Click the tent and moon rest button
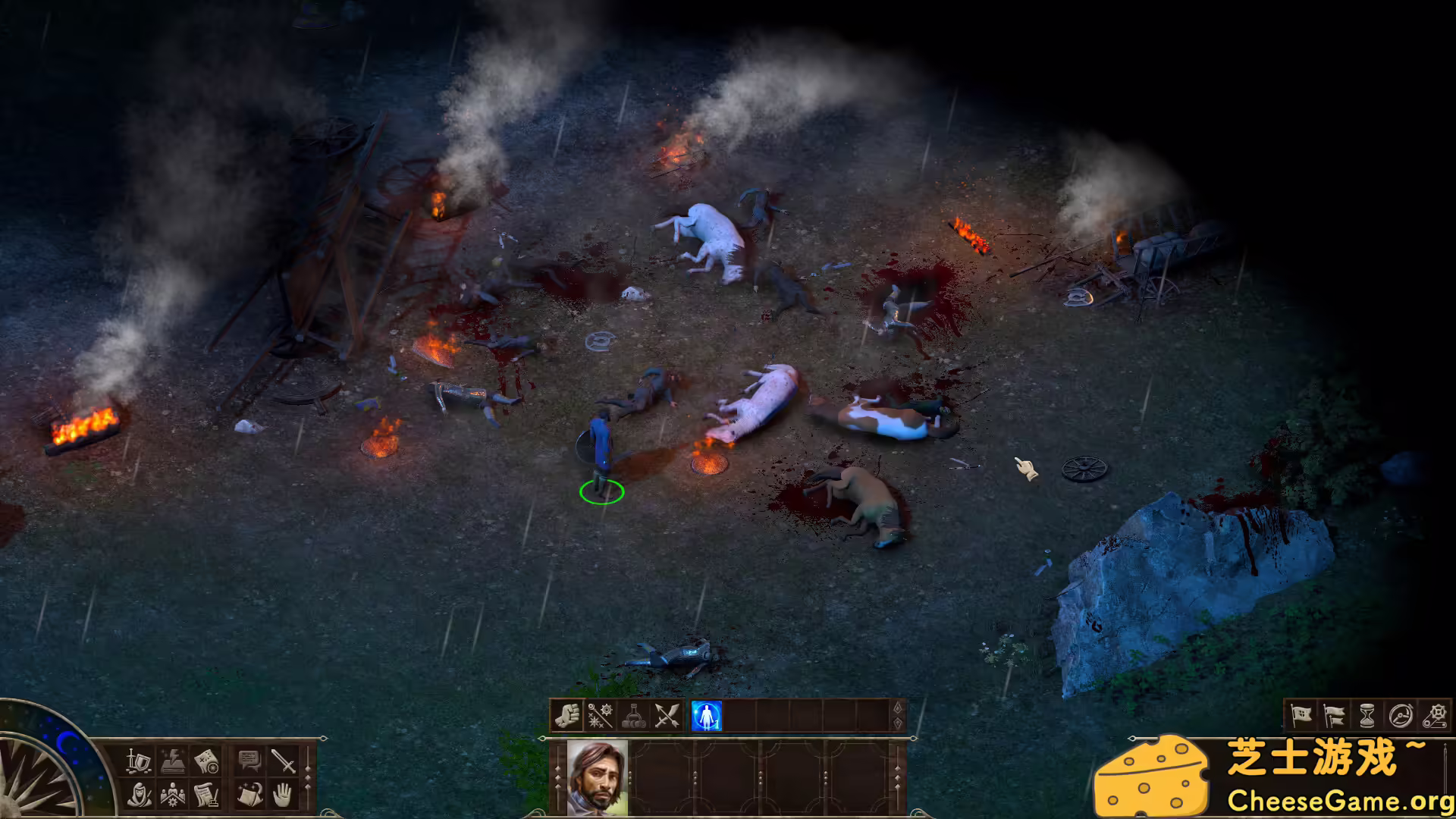Viewport: 1456px width, 819px height. click(249, 794)
